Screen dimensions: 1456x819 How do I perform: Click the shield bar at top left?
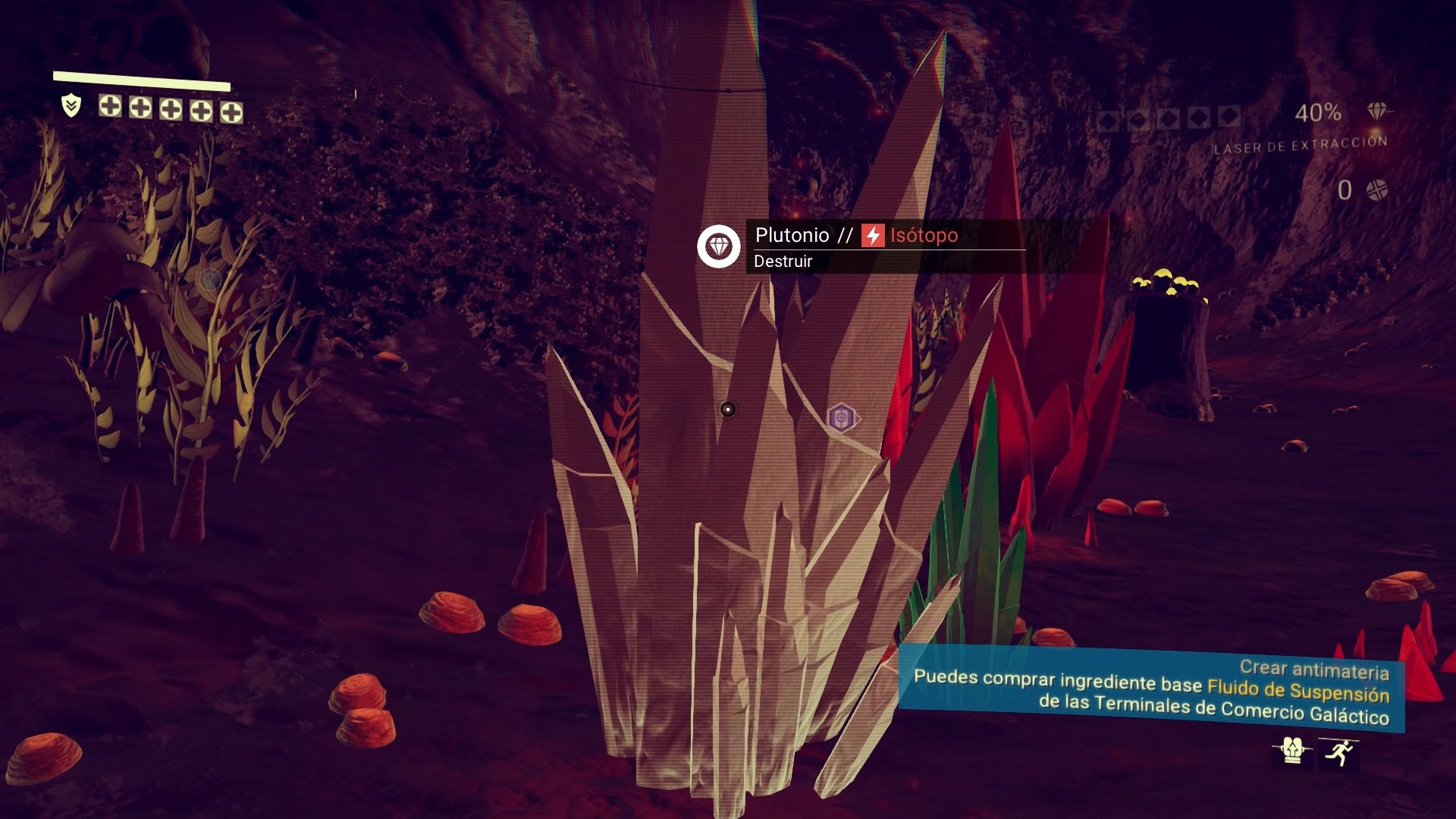click(x=140, y=77)
